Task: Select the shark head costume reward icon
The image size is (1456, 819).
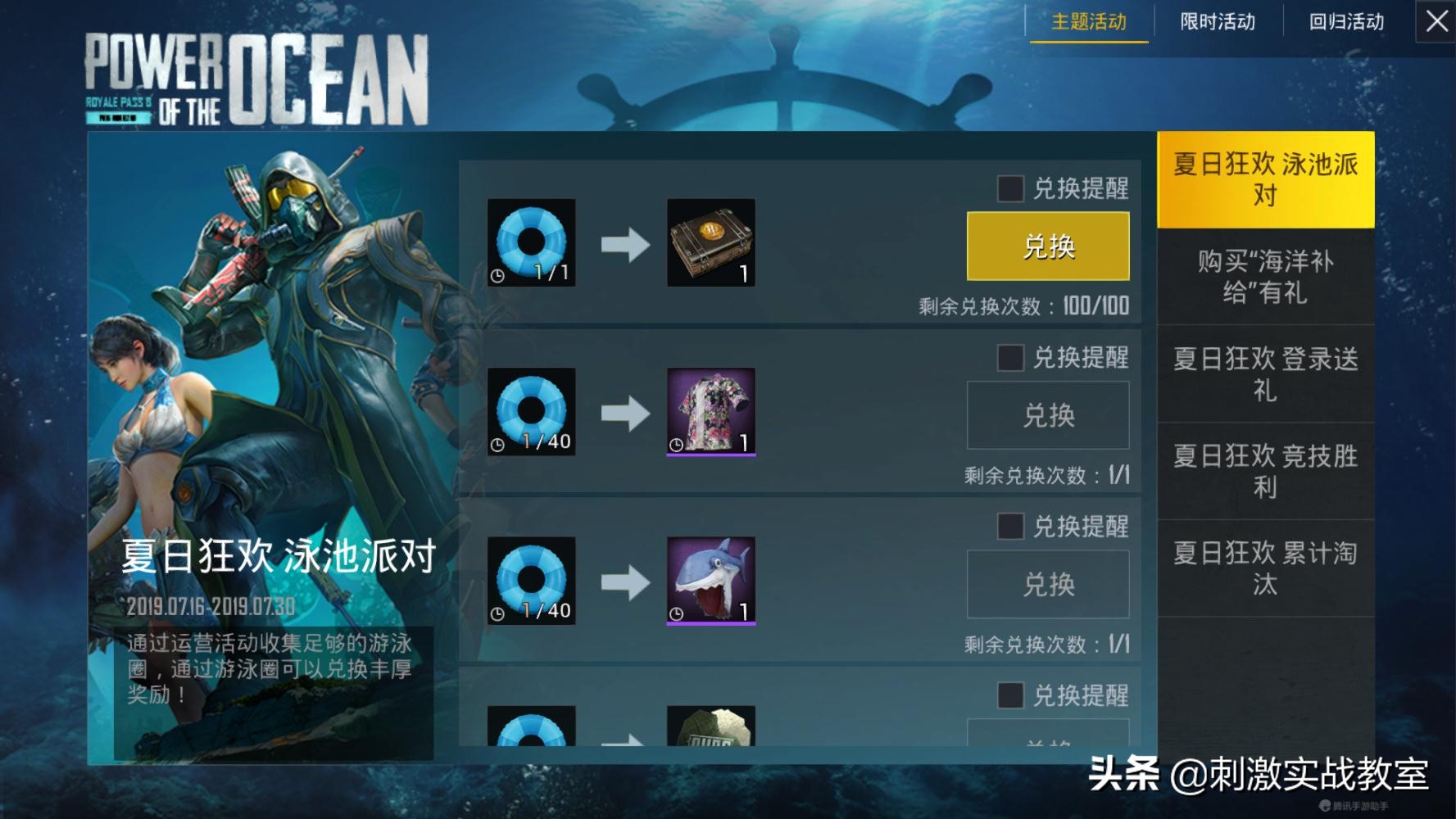Action: pos(710,581)
